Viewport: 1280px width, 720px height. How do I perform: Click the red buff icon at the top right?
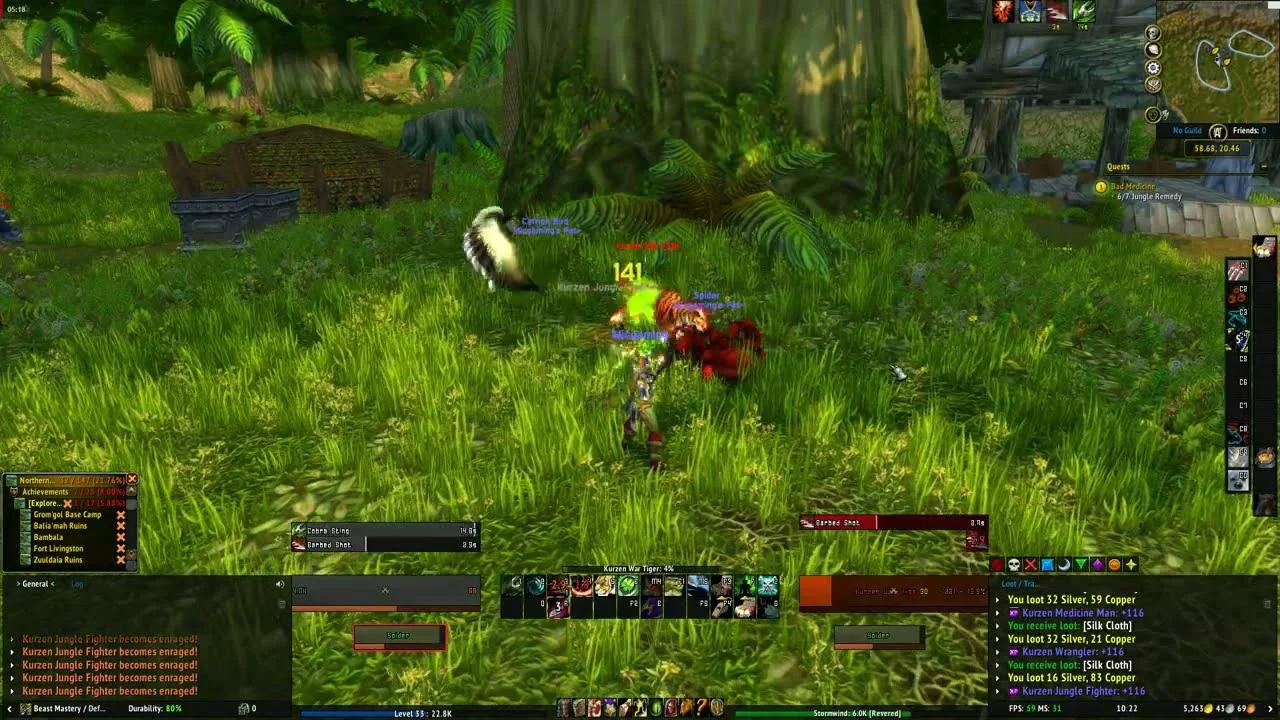(x=1003, y=12)
